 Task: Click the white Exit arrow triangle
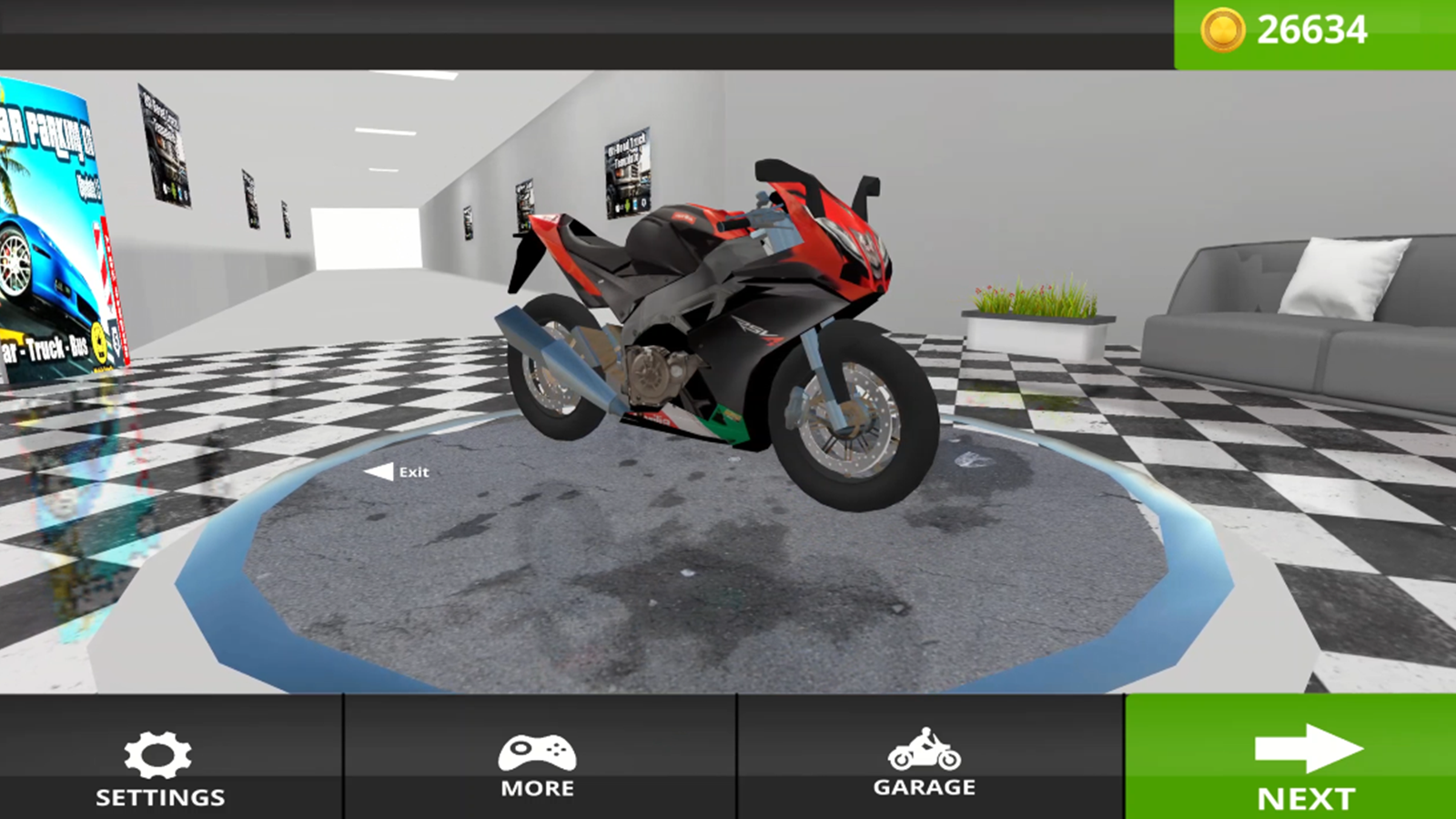[x=378, y=471]
